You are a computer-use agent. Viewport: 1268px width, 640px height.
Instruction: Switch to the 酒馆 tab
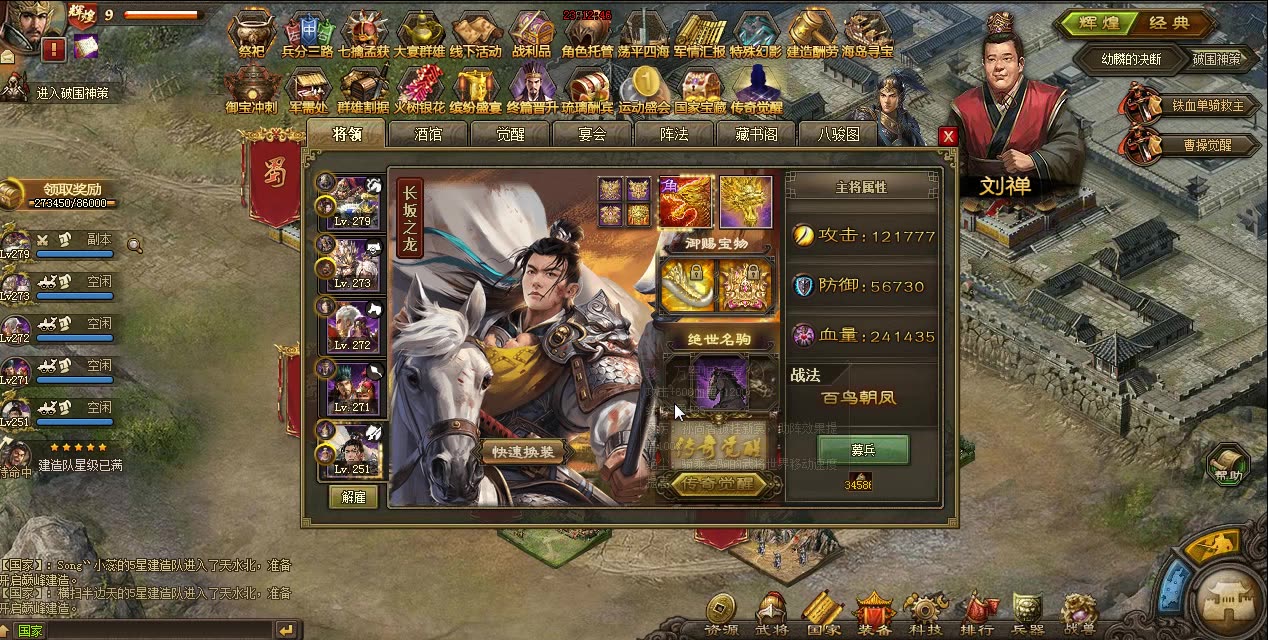point(428,134)
